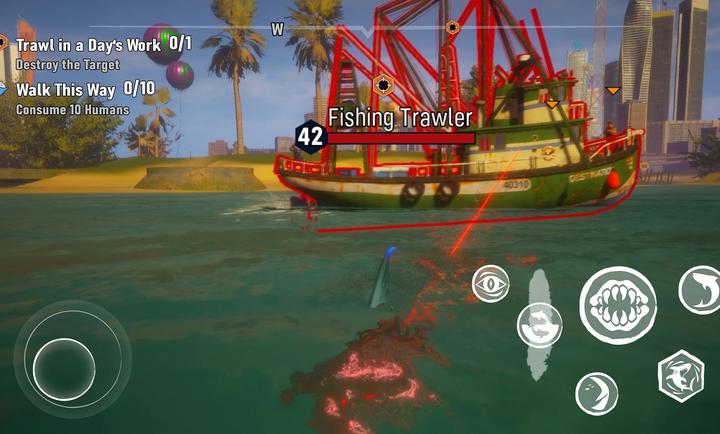The height and width of the screenshot is (434, 720).
Task: Trigger the hexagon shark evolution ability
Action: [681, 376]
